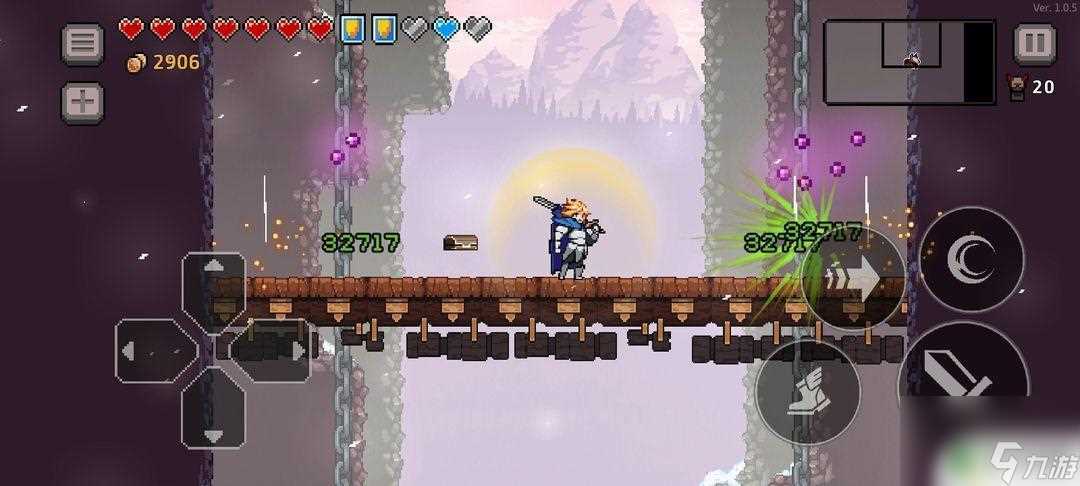
Task: Activate the dash arrows button
Action: tap(853, 277)
